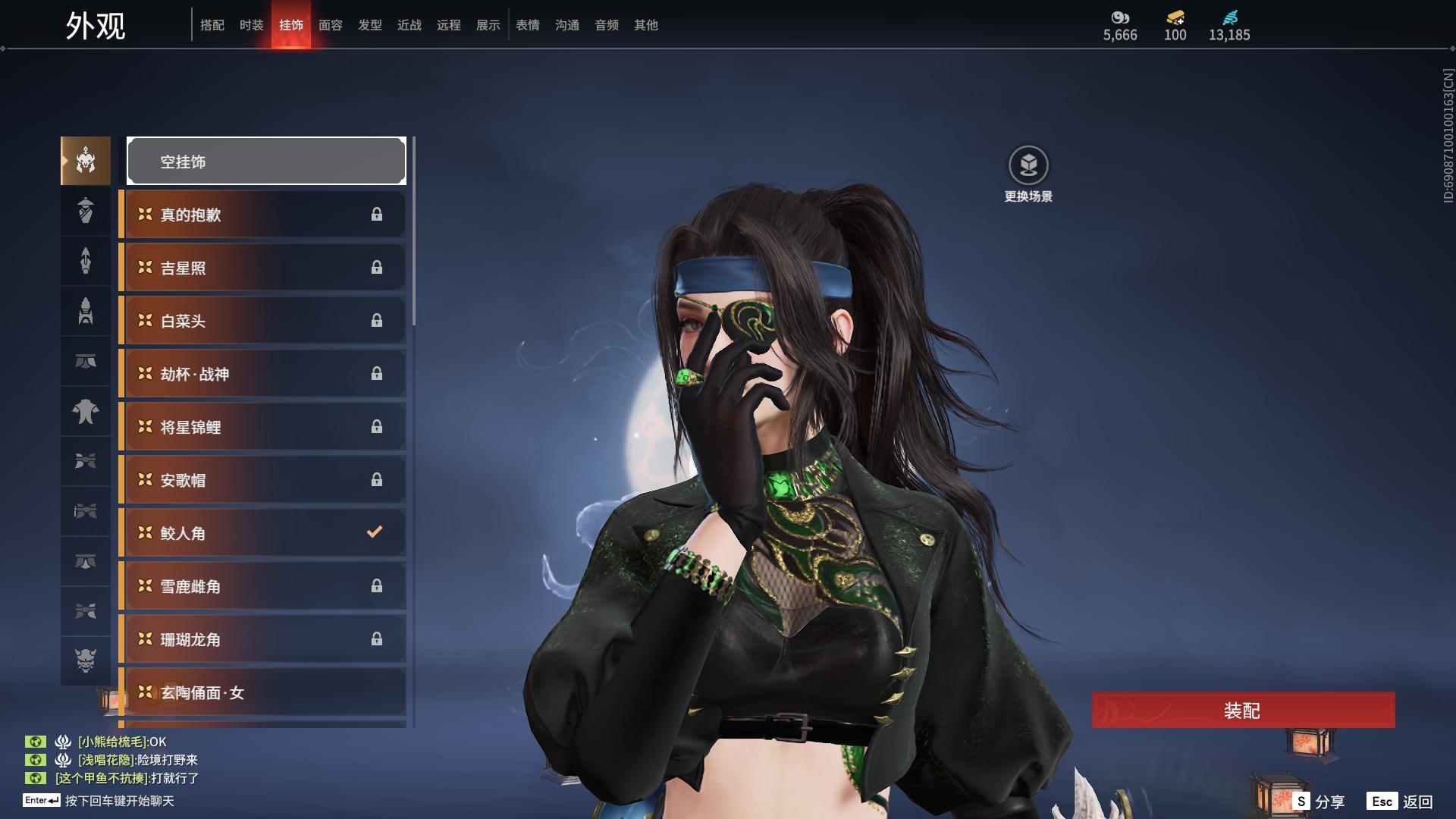Viewport: 1456px width, 819px height.
Task: Open the 搭配 tab
Action: (x=212, y=25)
